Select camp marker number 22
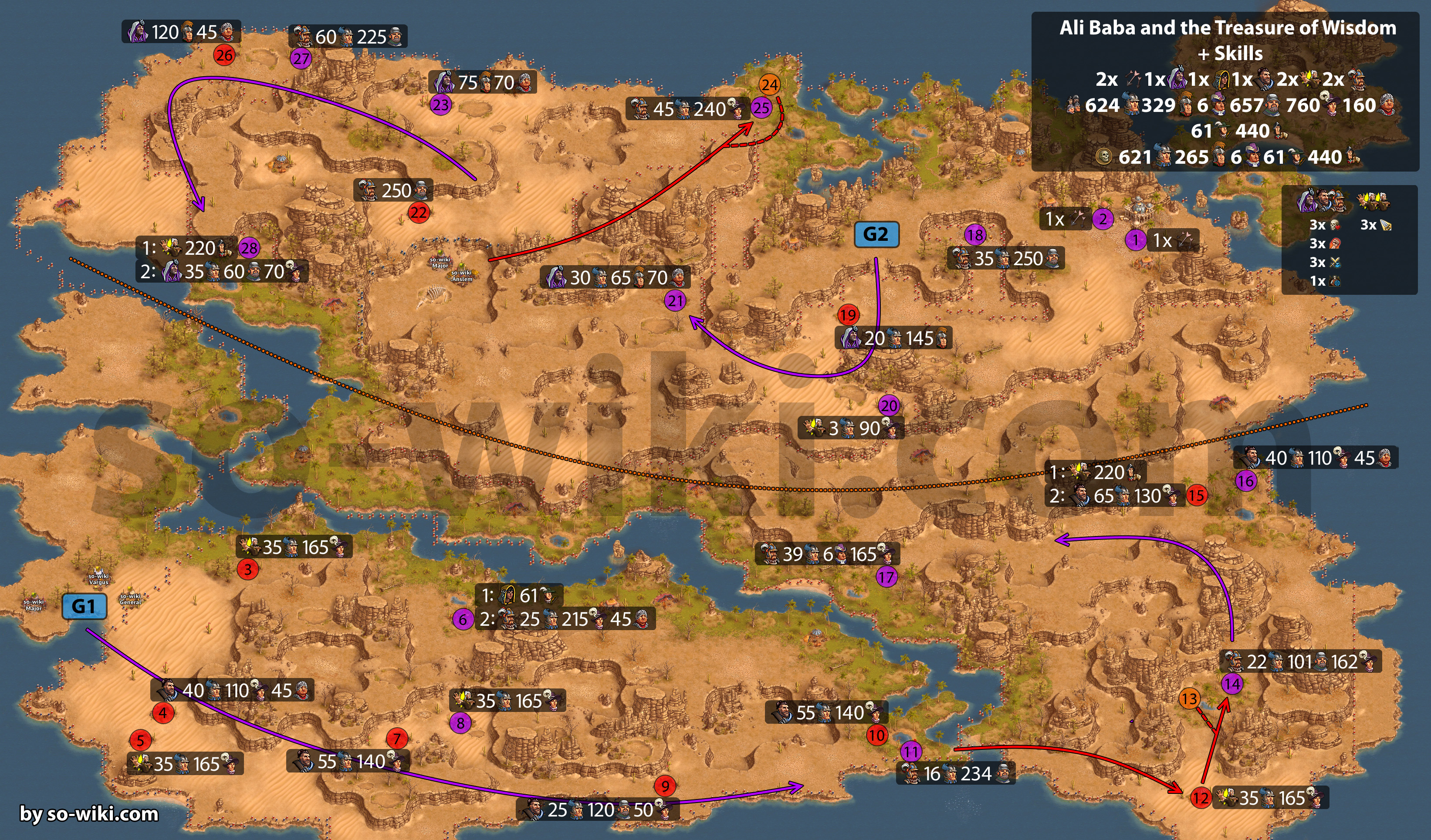This screenshot has width=1431, height=840. (419, 213)
